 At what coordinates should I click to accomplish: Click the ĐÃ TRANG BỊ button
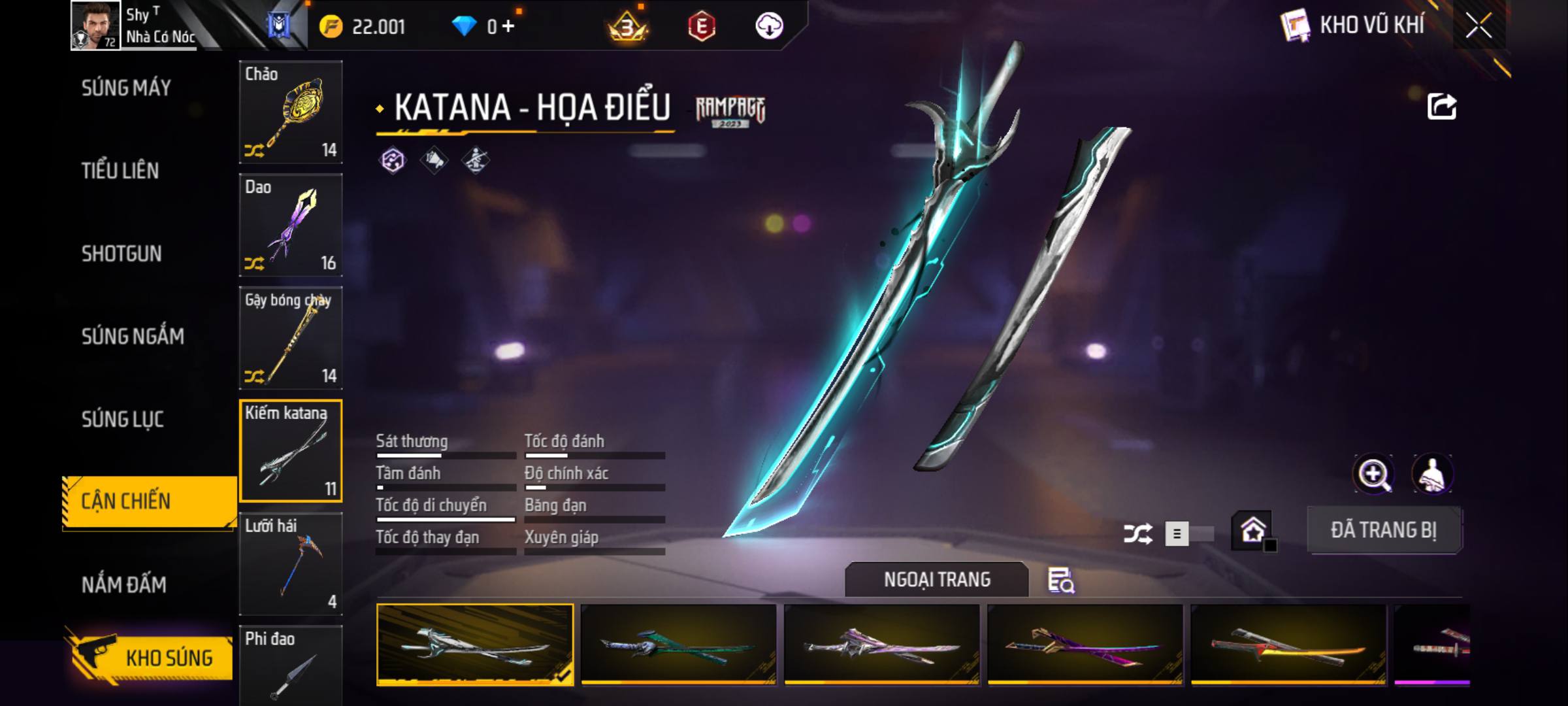click(1384, 530)
